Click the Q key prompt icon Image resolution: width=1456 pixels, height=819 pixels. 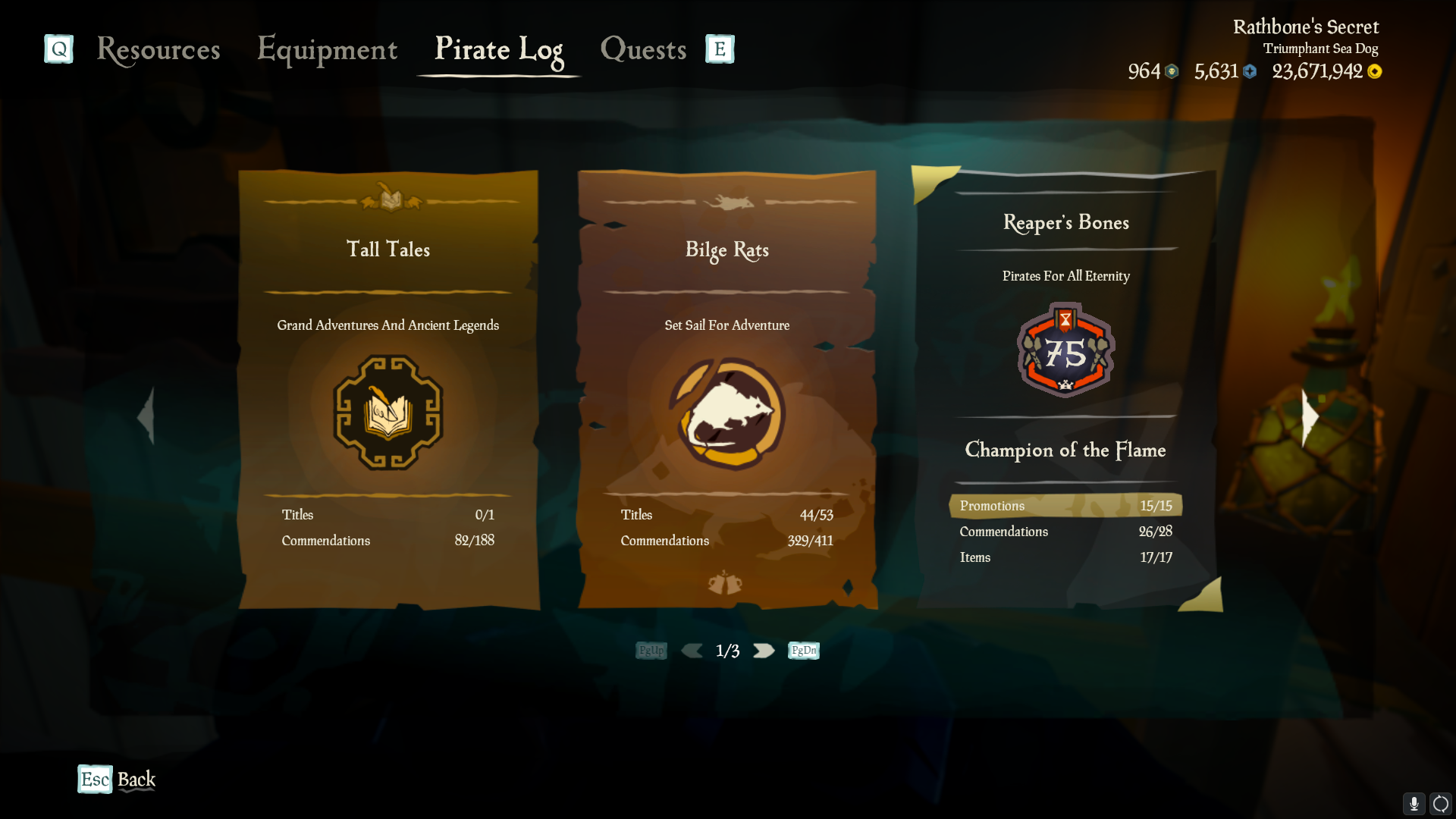tap(58, 49)
